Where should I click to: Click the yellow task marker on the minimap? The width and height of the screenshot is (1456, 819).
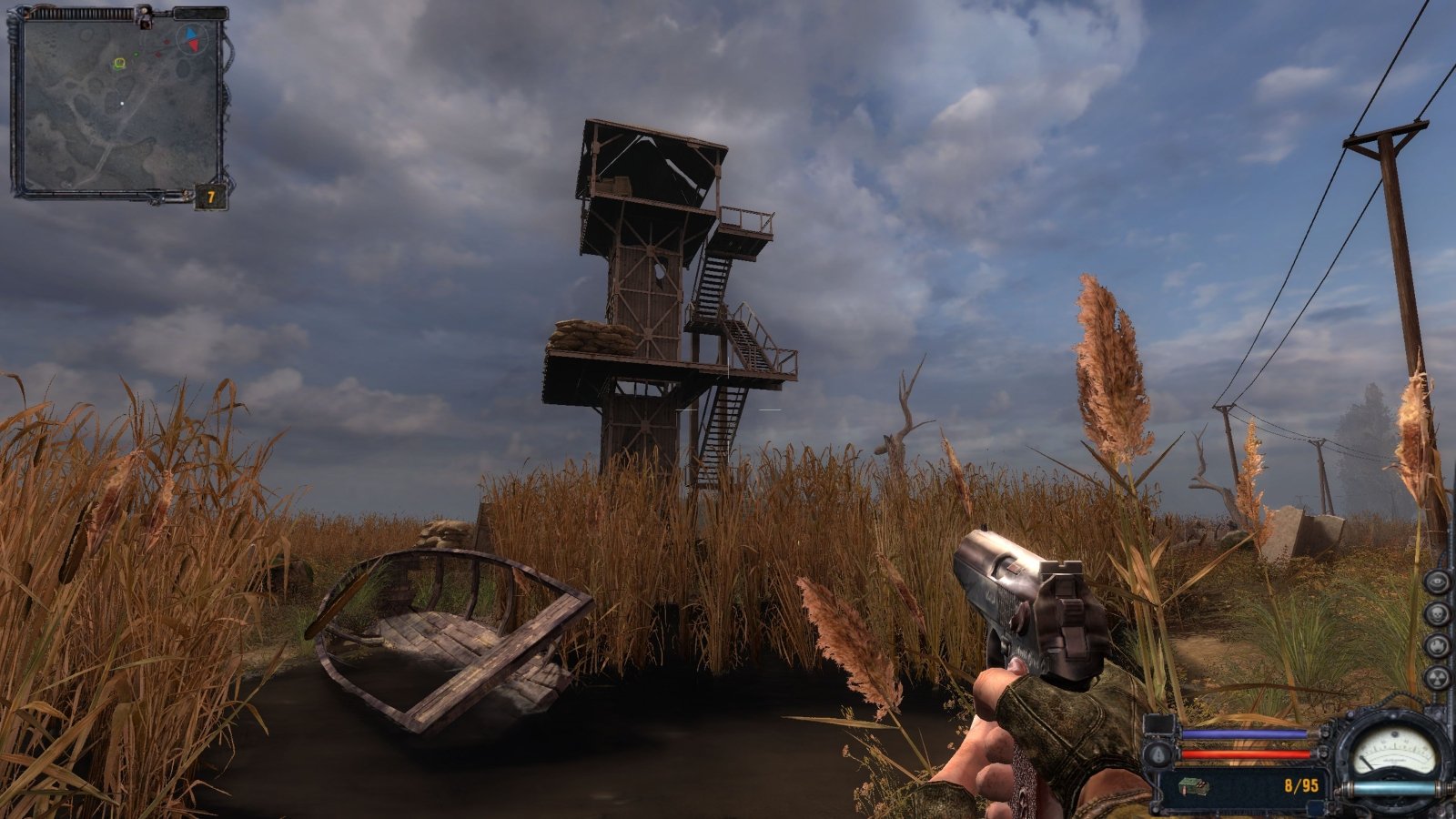click(120, 63)
